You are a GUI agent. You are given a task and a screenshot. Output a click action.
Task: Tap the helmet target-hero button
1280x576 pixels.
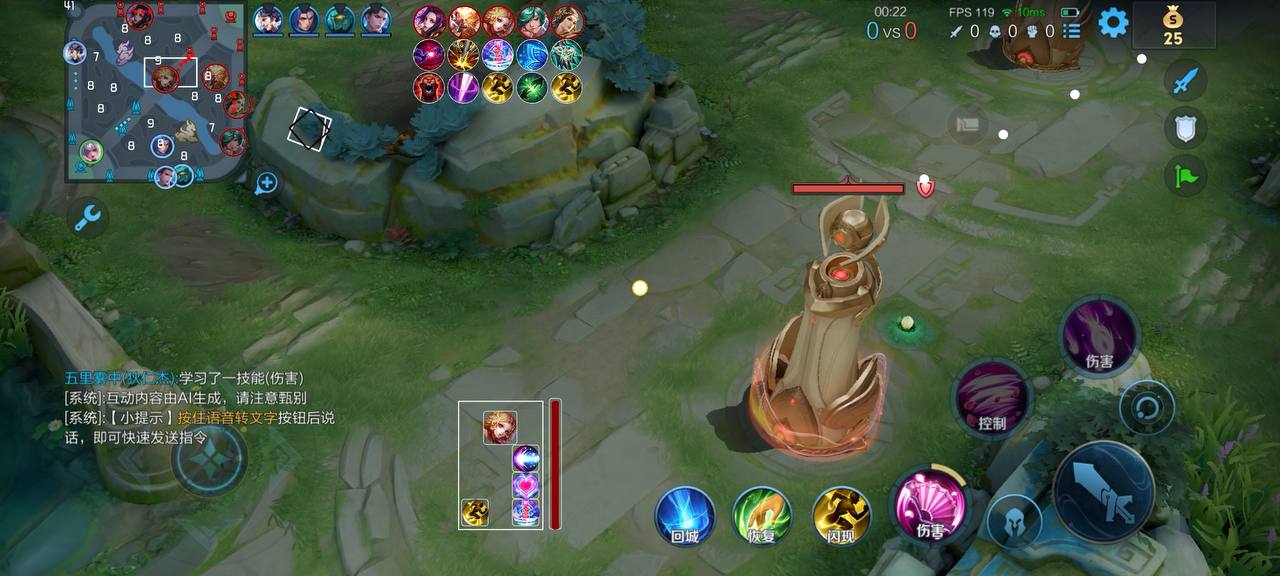click(x=1013, y=521)
